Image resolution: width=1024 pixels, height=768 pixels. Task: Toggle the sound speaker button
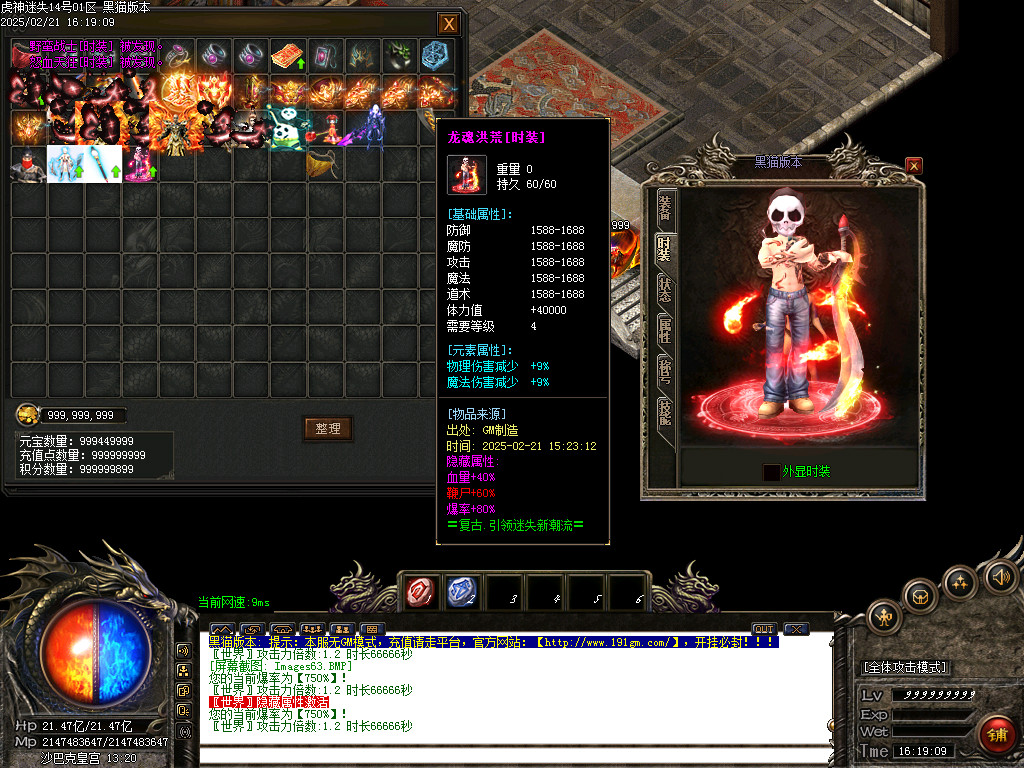(x=1000, y=576)
